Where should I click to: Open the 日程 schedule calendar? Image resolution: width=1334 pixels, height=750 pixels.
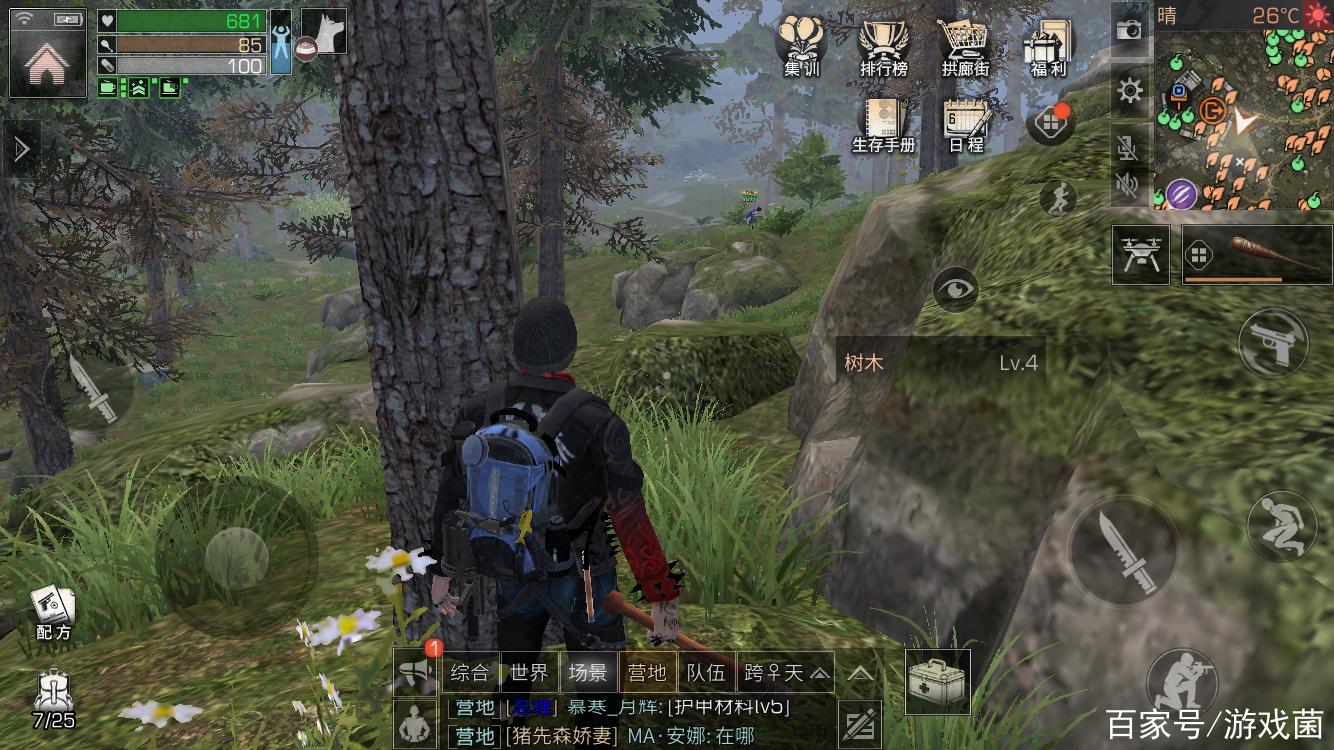(965, 124)
